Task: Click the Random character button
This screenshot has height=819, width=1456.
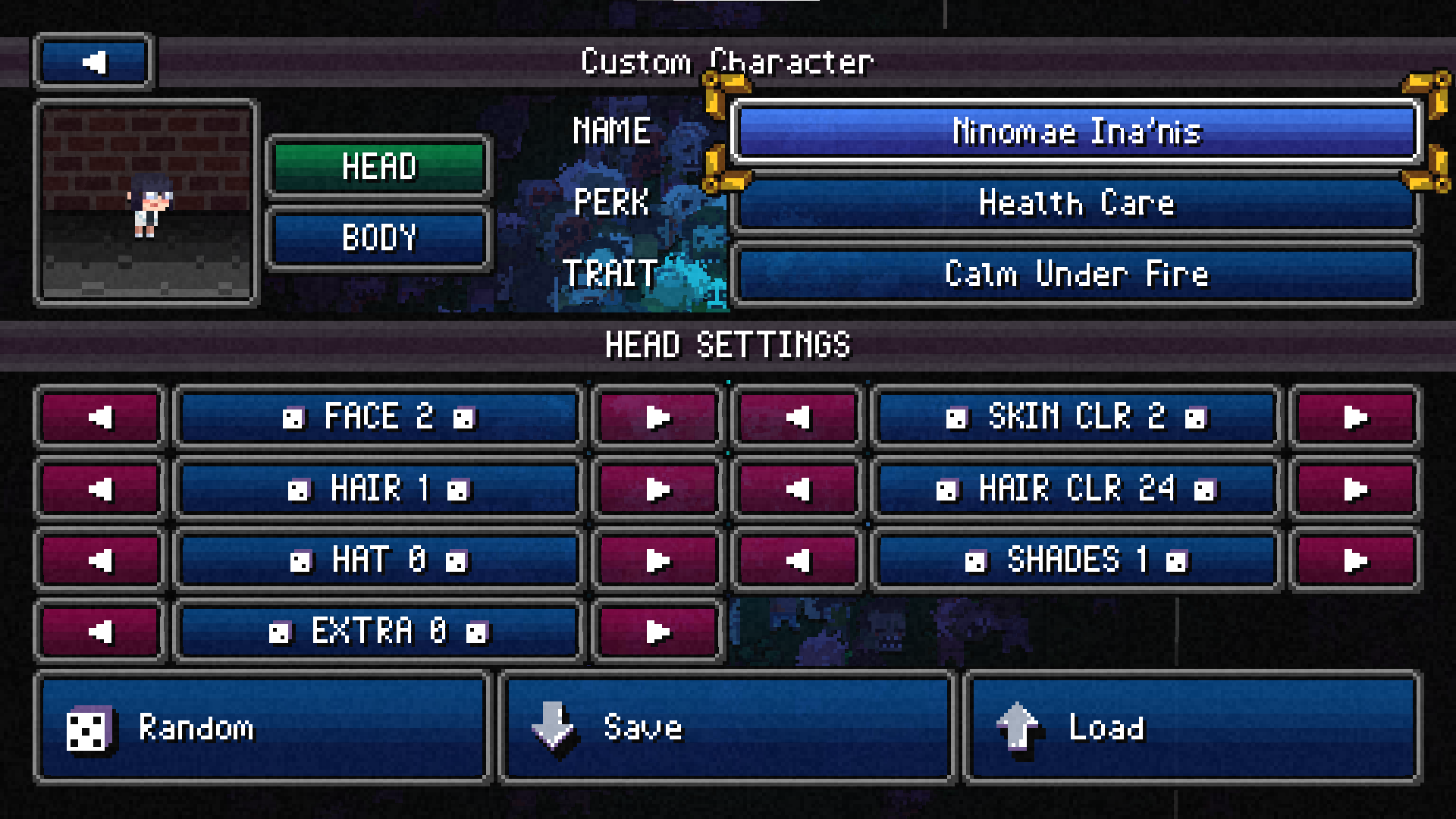Action: pos(262,728)
